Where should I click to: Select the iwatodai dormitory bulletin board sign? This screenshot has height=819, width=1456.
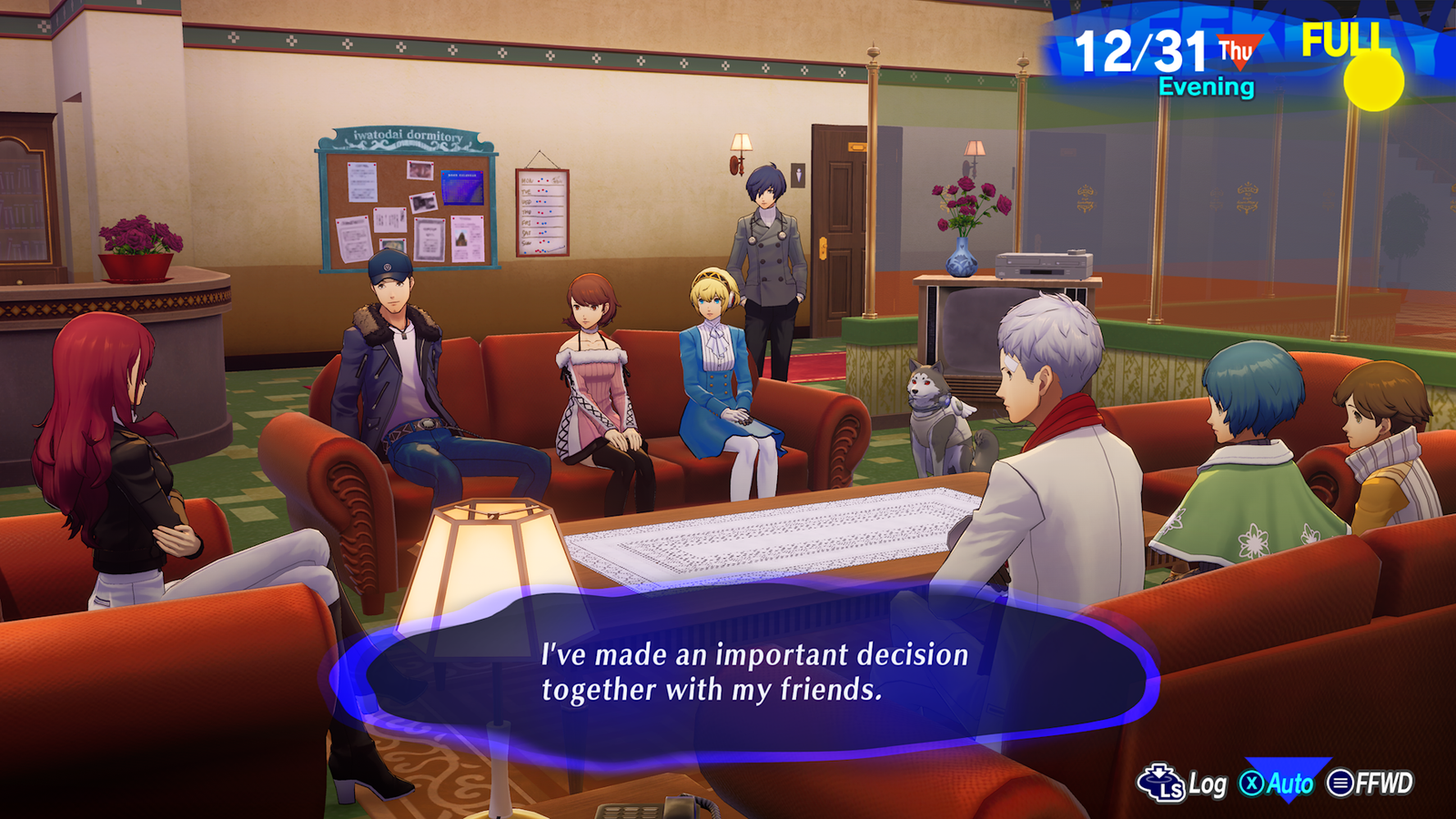(409, 135)
